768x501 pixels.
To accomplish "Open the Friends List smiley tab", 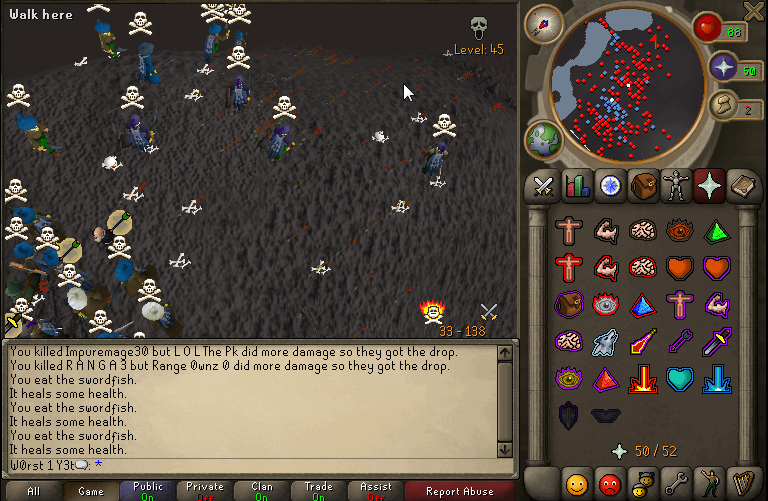I will tap(576, 484).
